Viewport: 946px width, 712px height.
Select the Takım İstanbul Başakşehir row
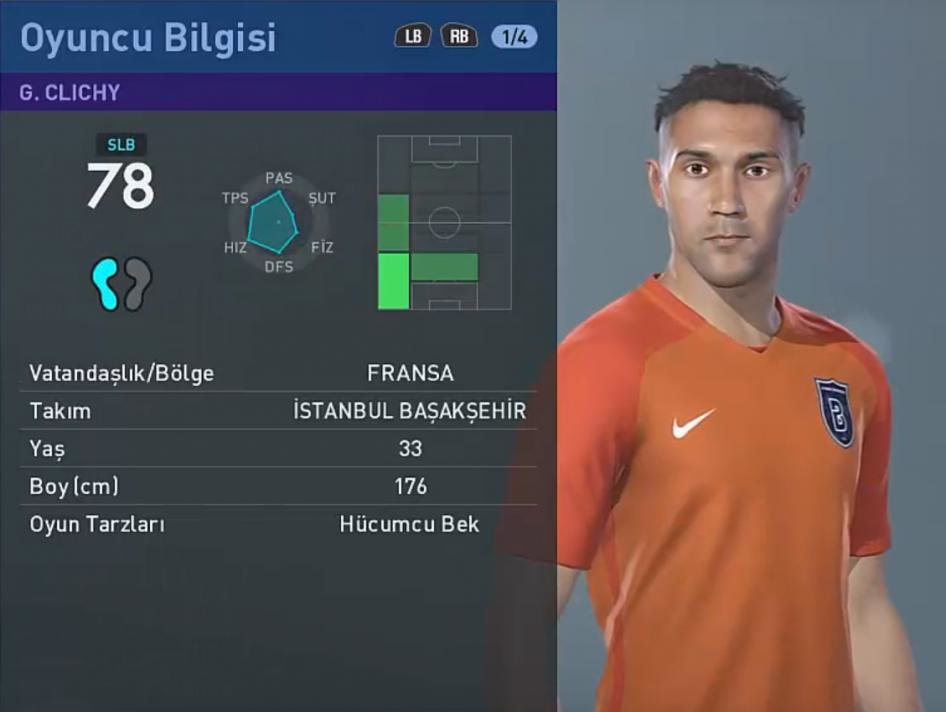pos(278,411)
